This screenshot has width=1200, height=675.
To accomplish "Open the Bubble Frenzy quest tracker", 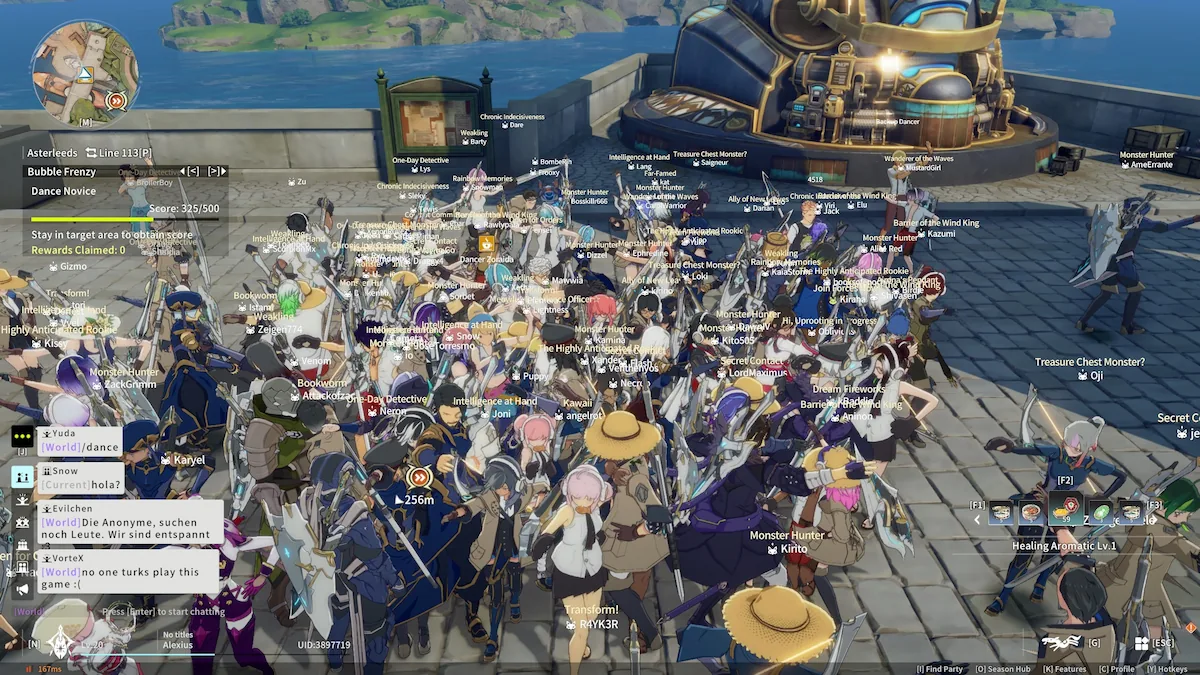I will (x=62, y=172).
